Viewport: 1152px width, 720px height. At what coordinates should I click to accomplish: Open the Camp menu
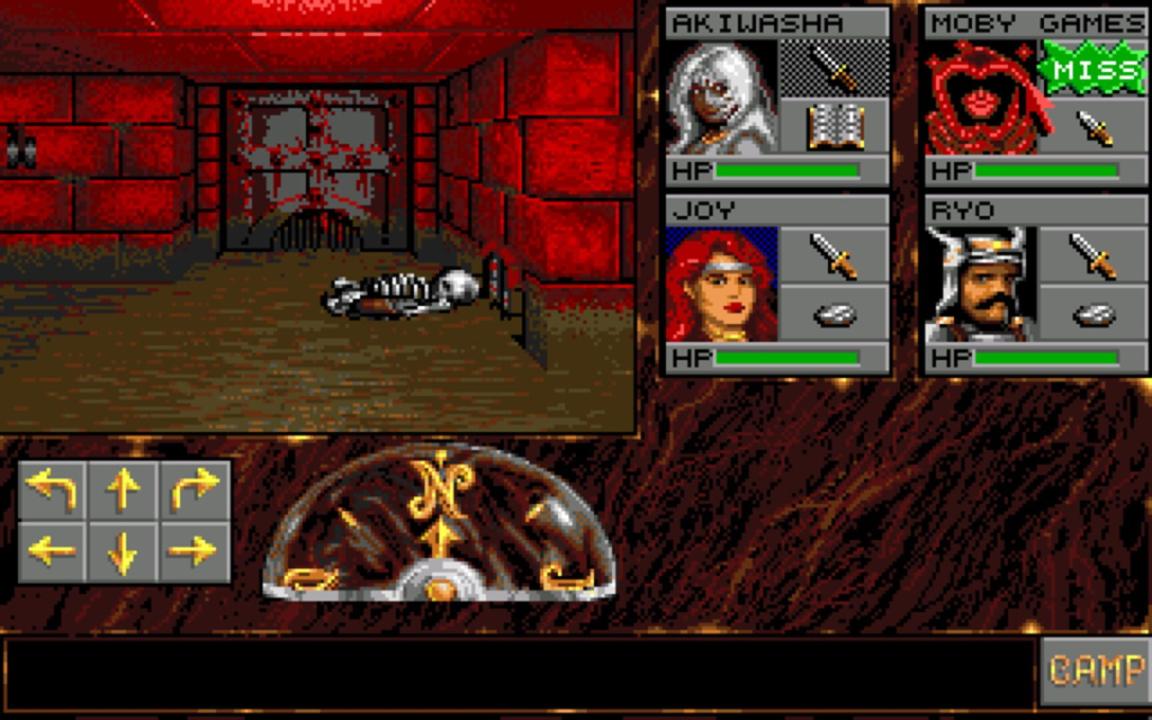tap(1095, 670)
